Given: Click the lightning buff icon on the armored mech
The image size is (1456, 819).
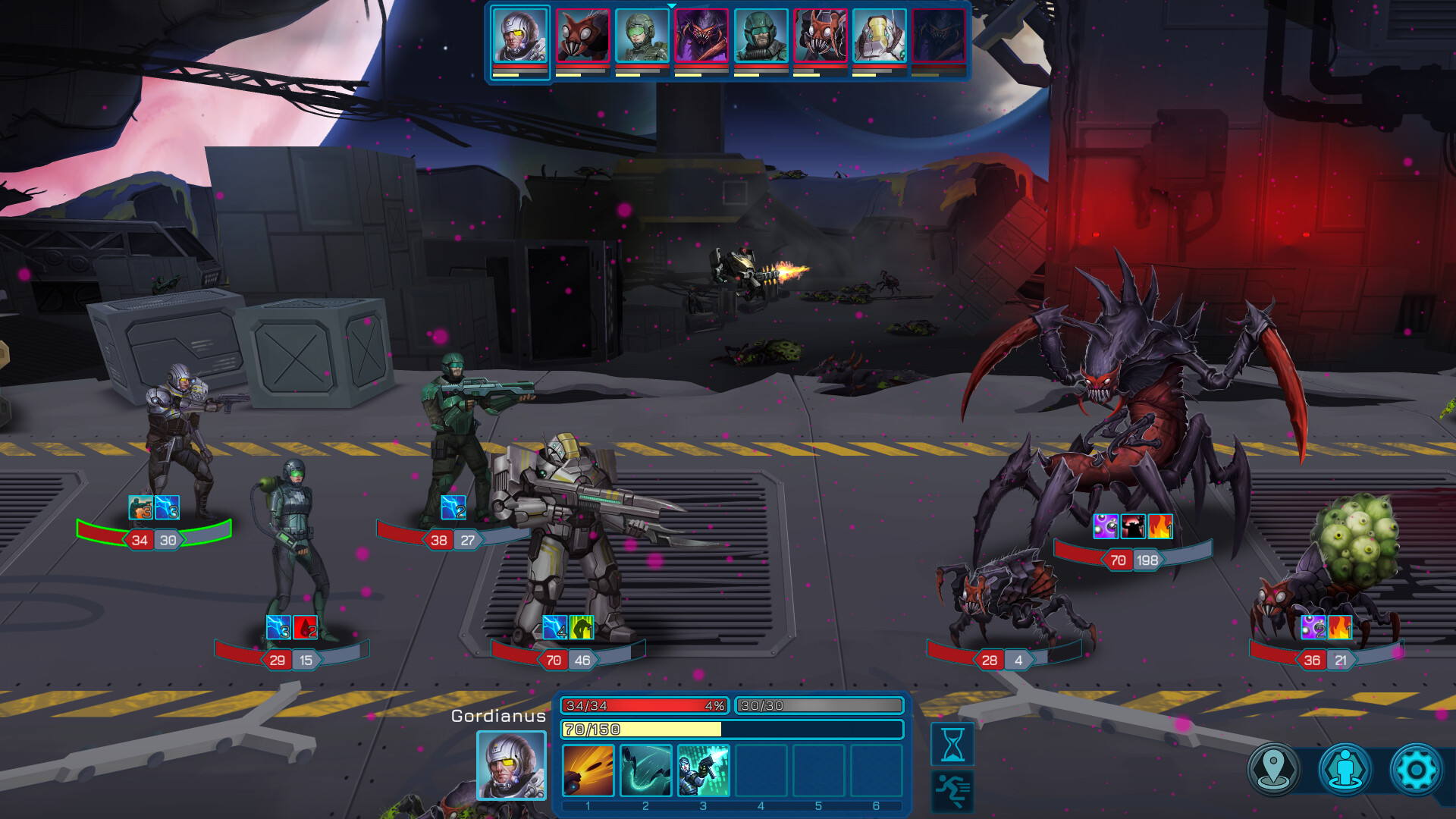Looking at the screenshot, I should click(554, 628).
